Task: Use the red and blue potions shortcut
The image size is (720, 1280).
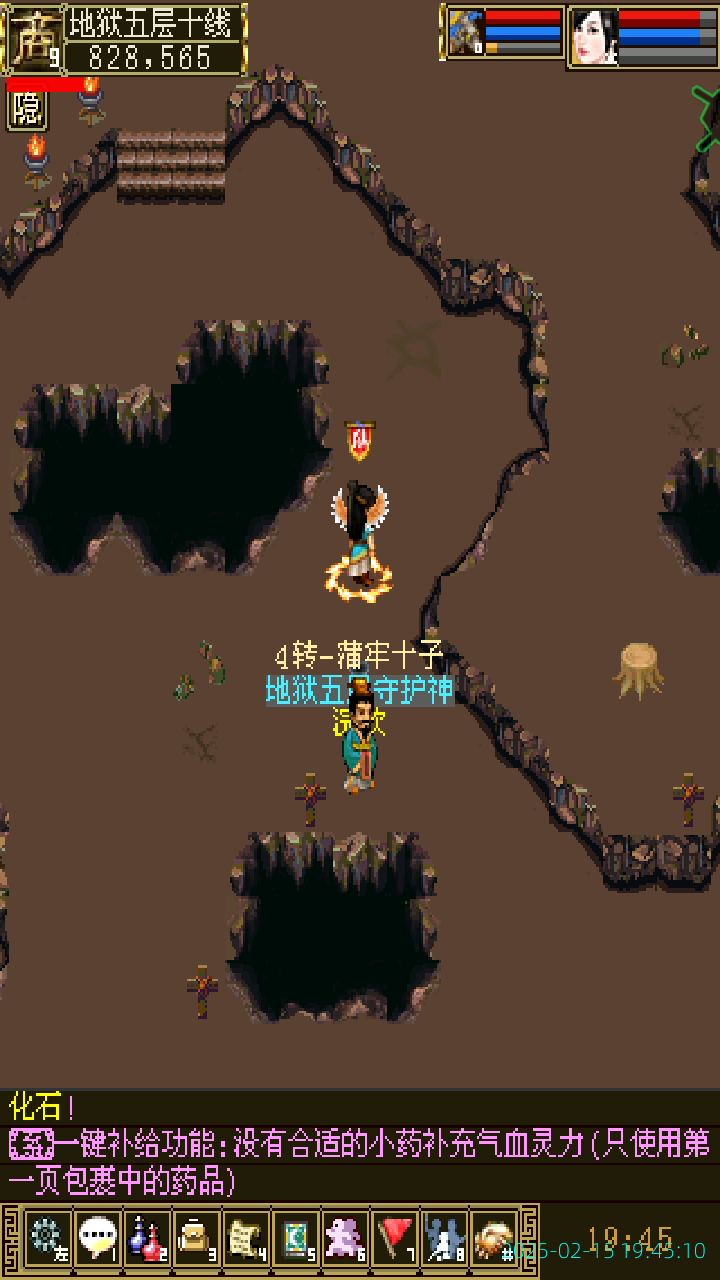Action: [146, 1238]
